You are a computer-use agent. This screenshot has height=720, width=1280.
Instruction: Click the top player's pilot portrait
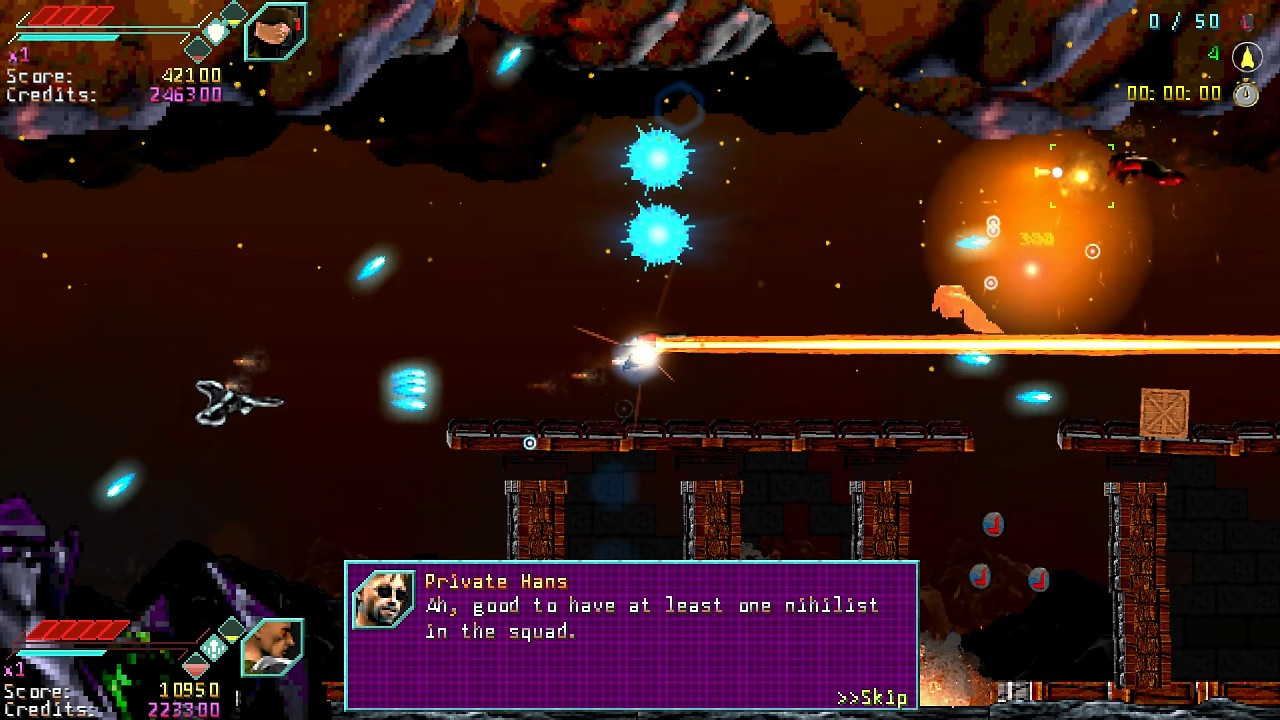(275, 31)
